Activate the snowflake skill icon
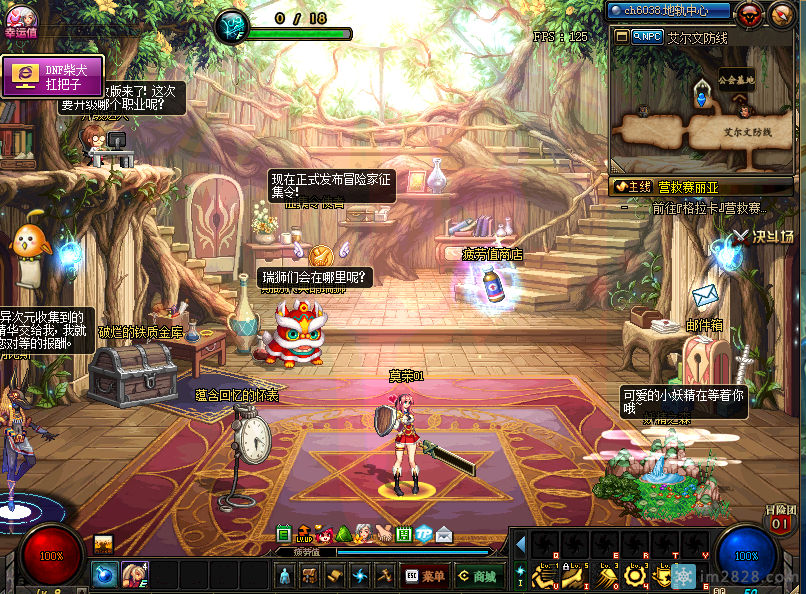Screen dimensions: 806x594 (684, 577)
